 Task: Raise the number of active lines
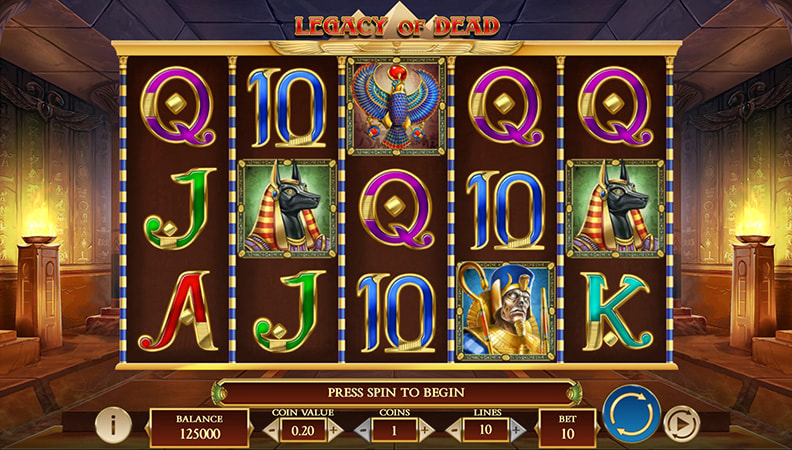[x=519, y=430]
